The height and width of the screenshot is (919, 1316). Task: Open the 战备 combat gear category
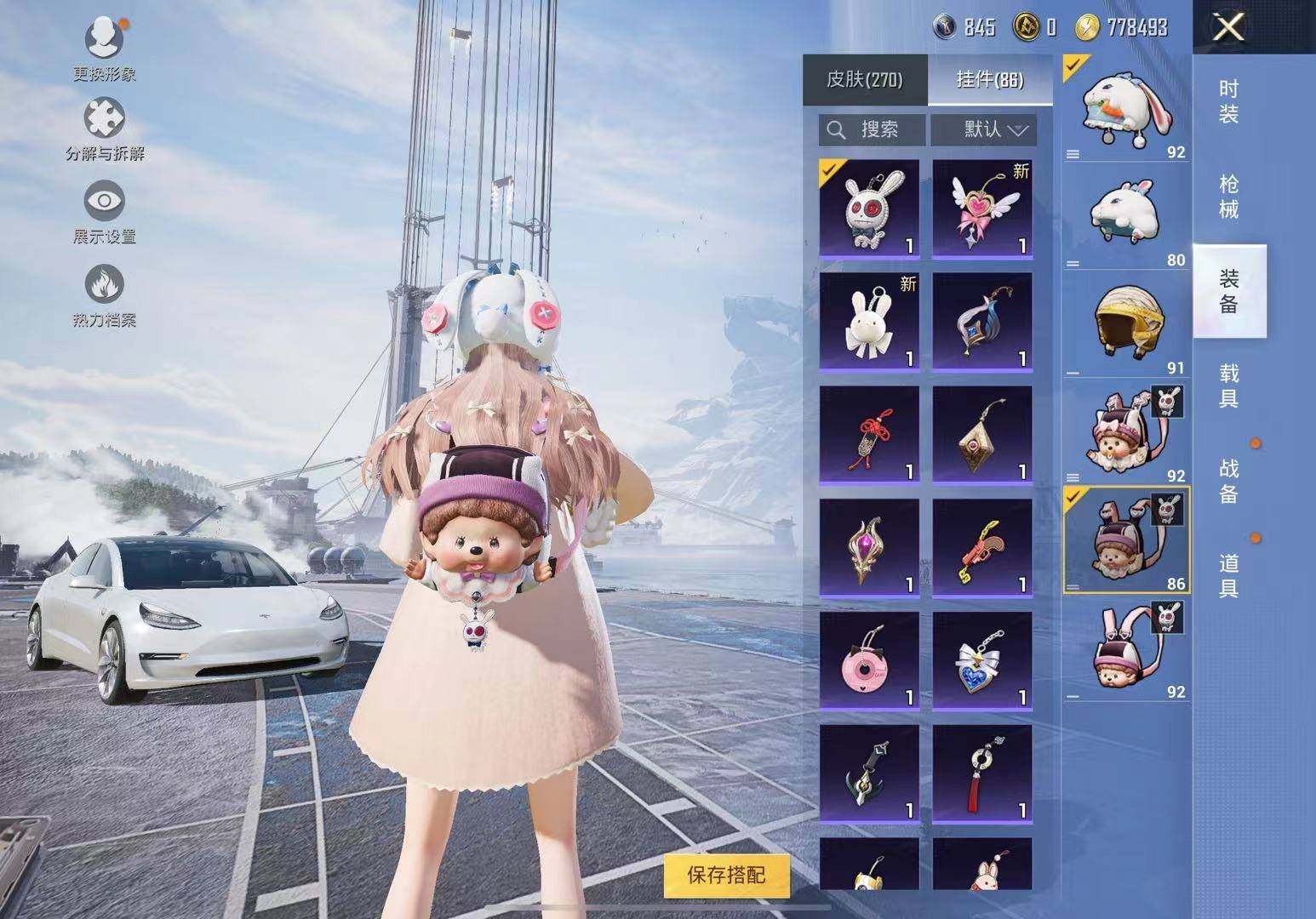pos(1228,481)
